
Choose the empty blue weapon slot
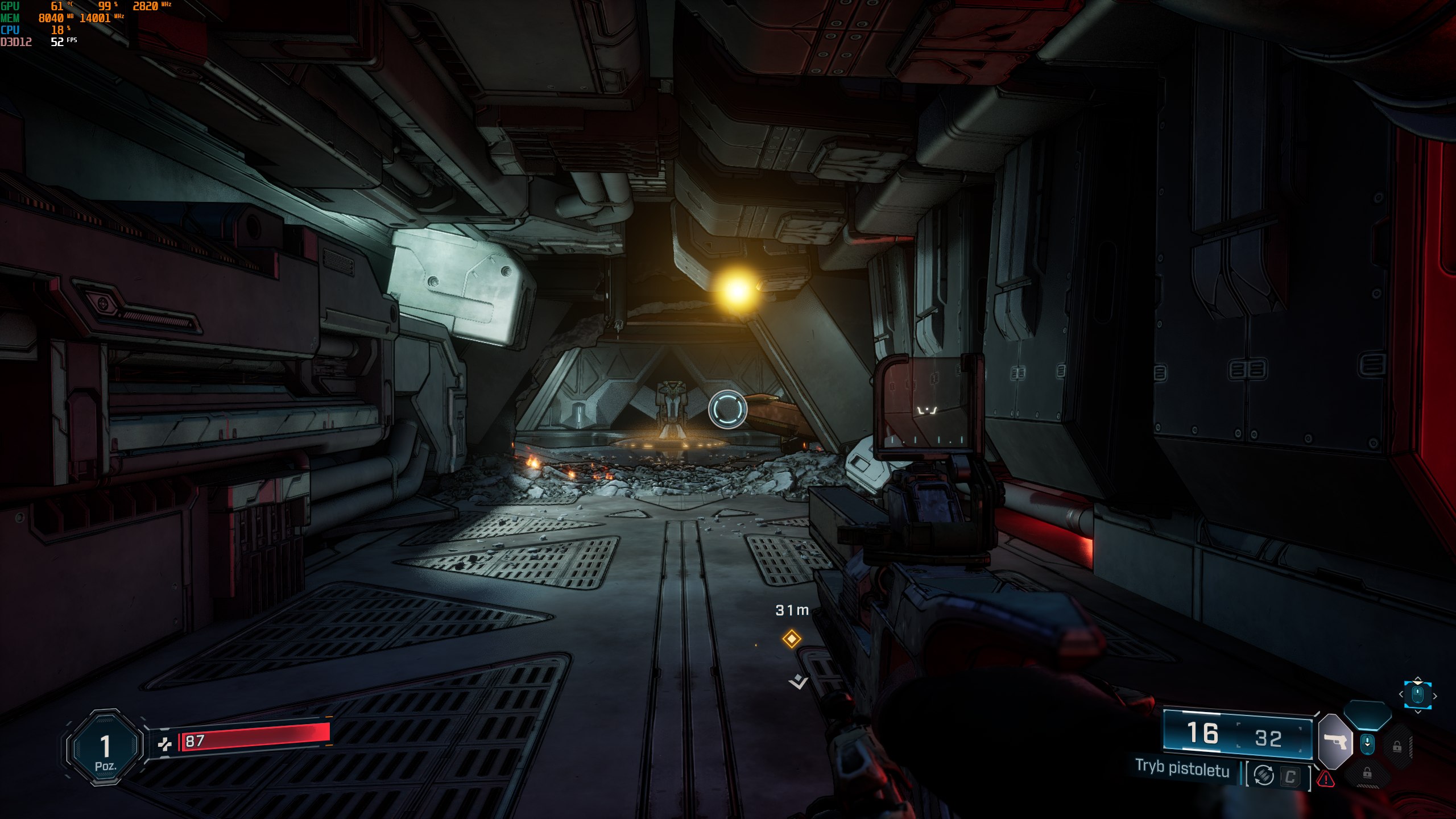click(x=1367, y=714)
